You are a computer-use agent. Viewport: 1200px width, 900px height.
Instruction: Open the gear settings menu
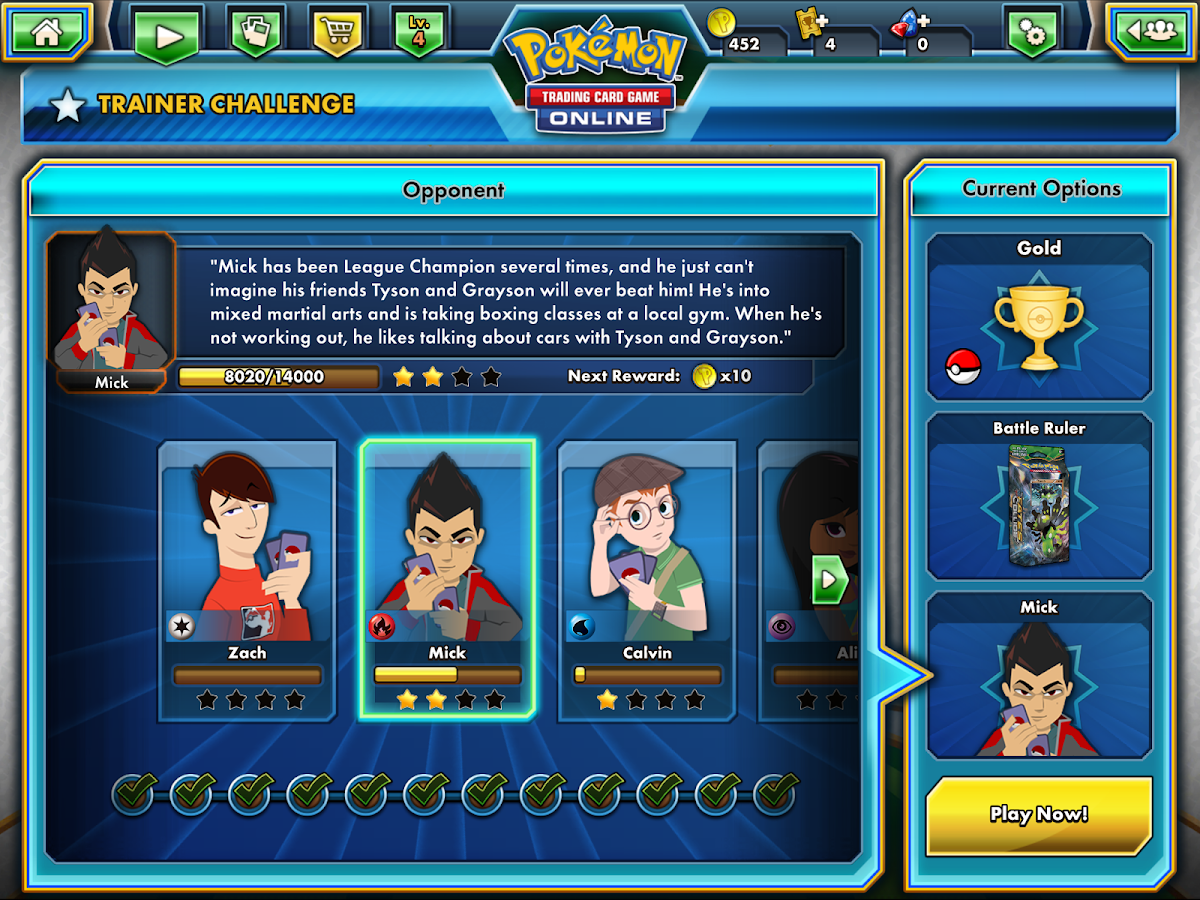point(1033,34)
